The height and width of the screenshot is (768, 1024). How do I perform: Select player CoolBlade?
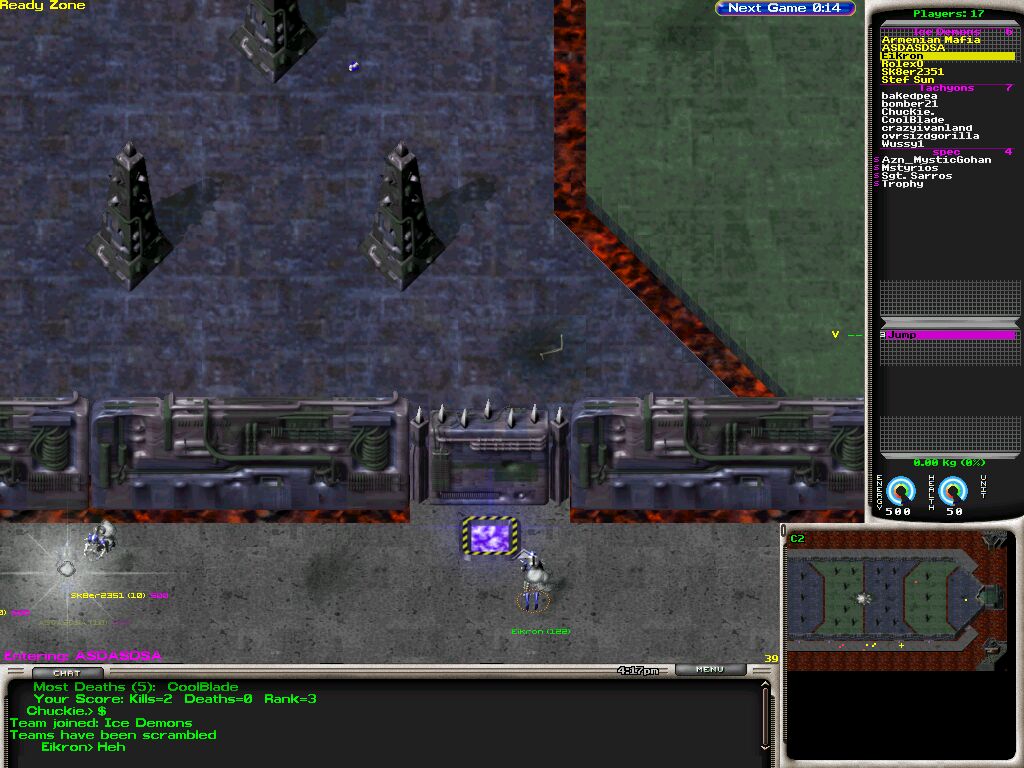(912, 120)
